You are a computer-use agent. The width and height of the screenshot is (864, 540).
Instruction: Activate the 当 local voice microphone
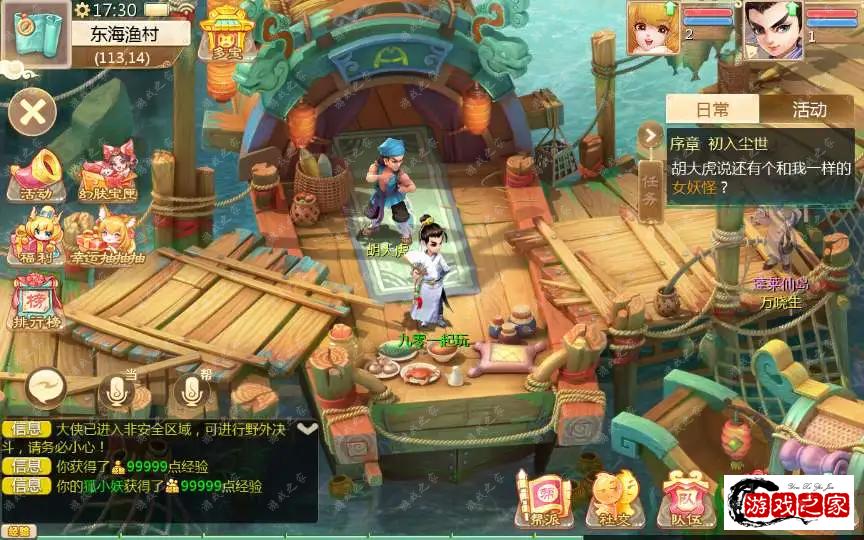tap(118, 390)
